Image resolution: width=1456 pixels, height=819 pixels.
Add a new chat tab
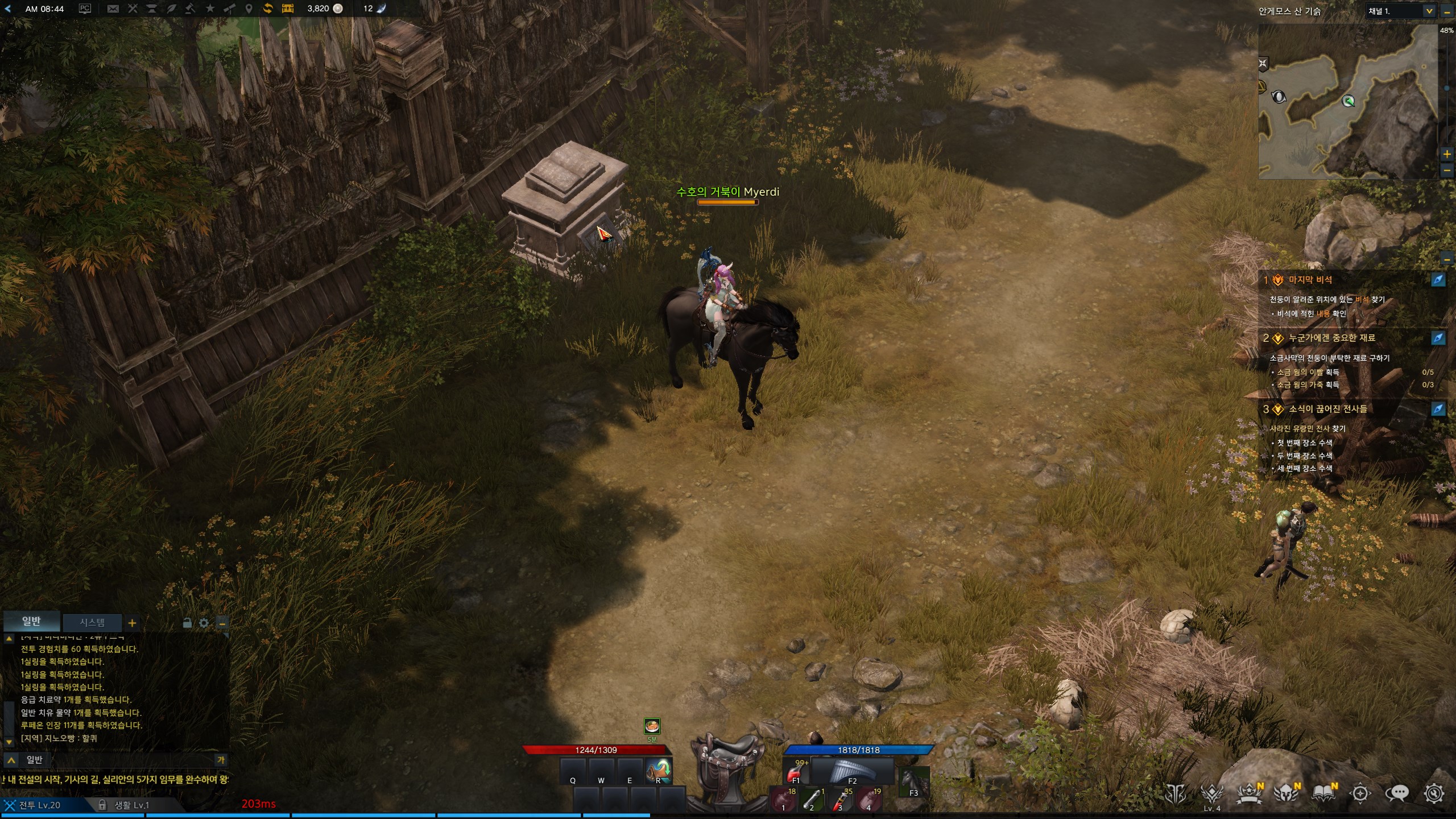[x=132, y=623]
